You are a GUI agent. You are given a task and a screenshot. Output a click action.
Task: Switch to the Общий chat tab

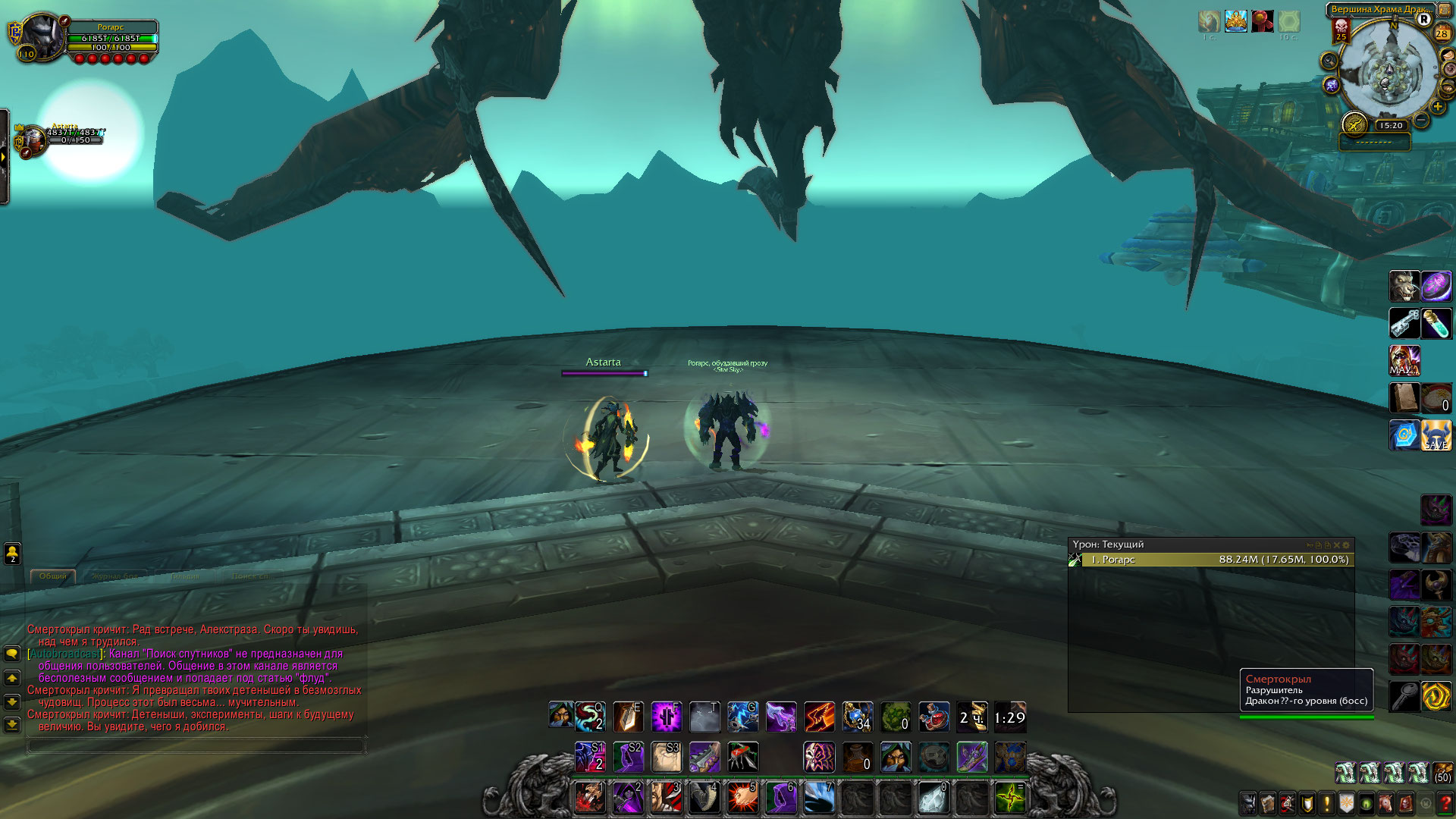[x=53, y=576]
